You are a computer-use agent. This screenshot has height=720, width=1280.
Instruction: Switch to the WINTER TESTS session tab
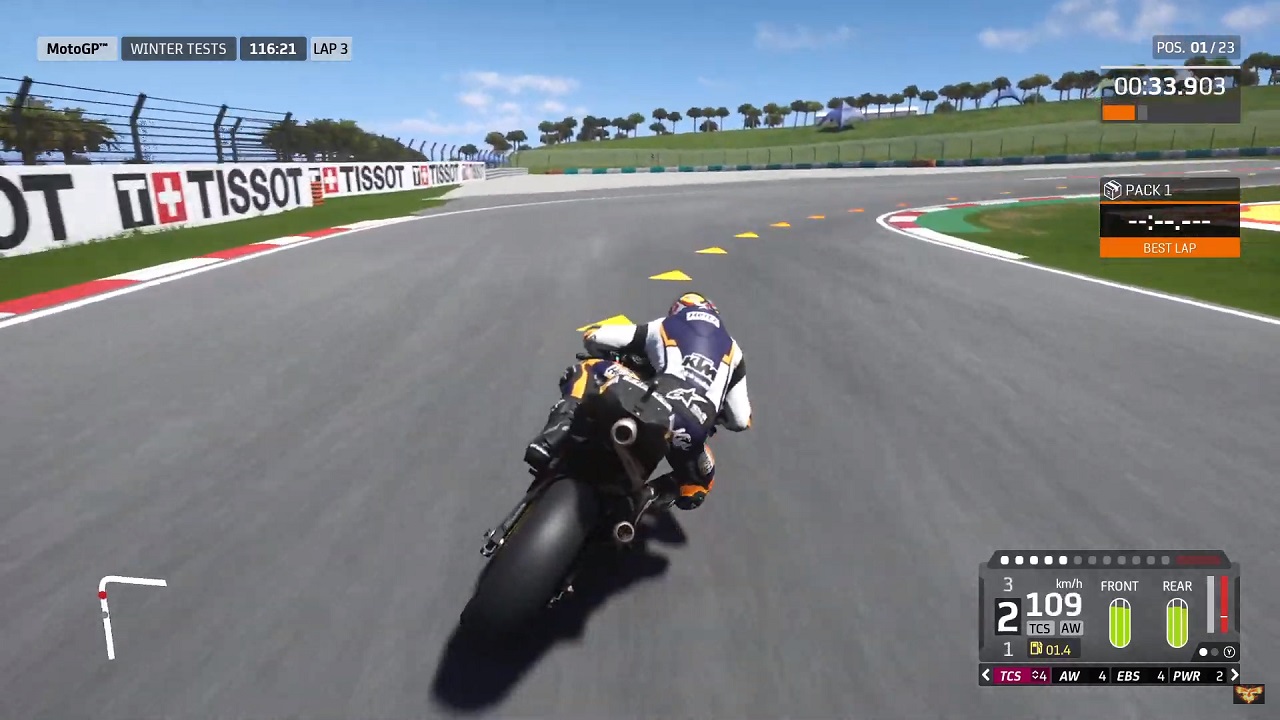[178, 48]
